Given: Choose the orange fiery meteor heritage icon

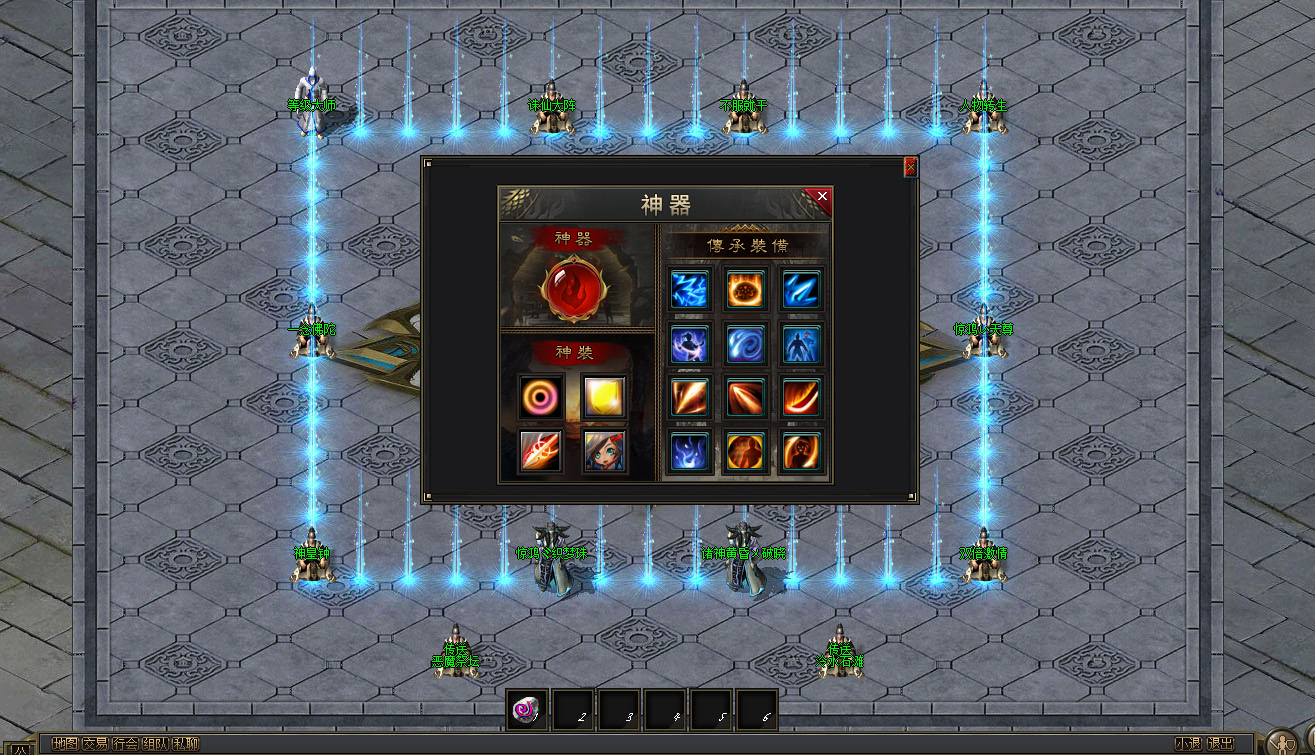Looking at the screenshot, I should click(746, 289).
